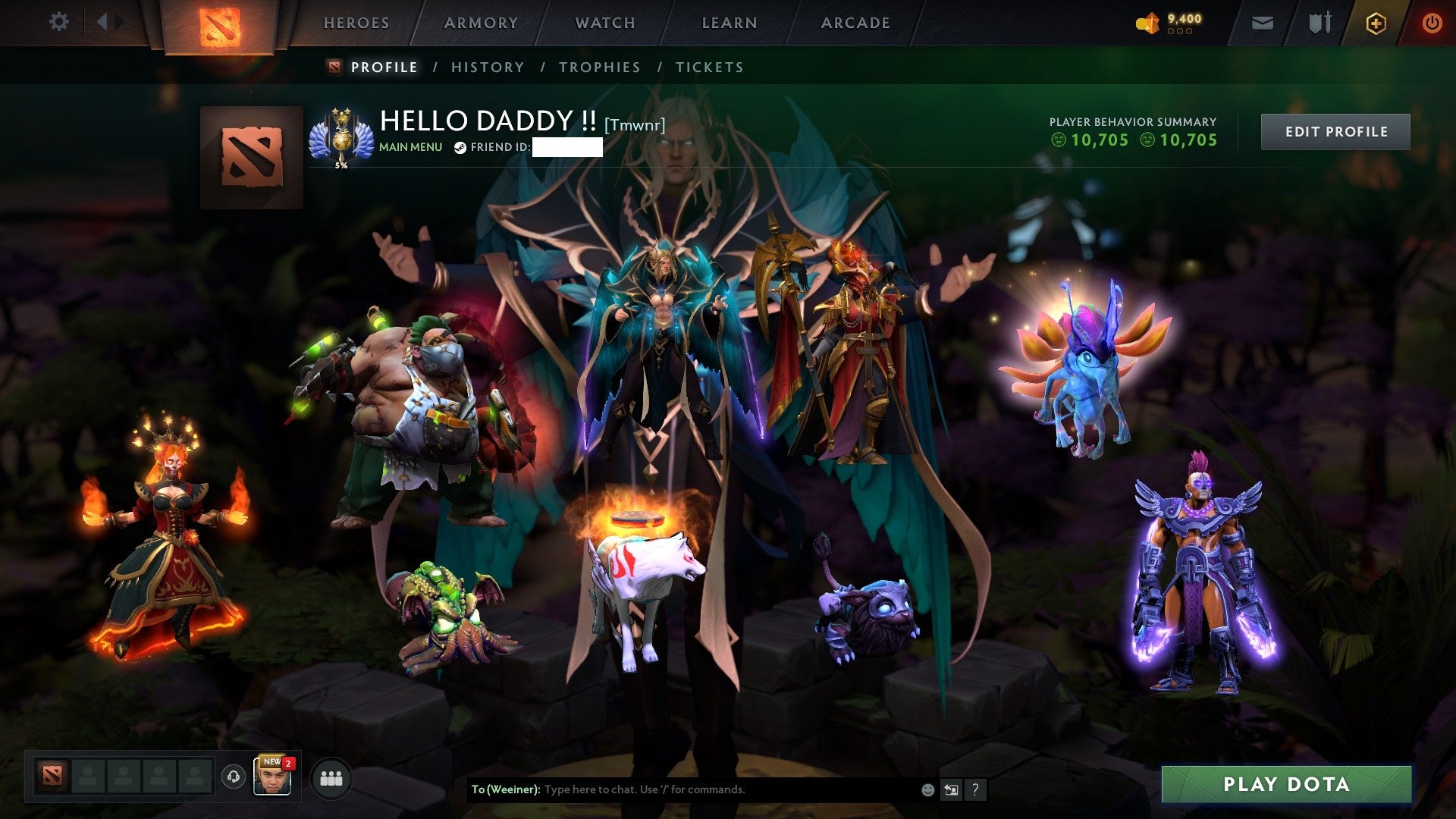Screen dimensions: 1456x819
Task: Open the mail notifications icon
Action: point(1263,23)
